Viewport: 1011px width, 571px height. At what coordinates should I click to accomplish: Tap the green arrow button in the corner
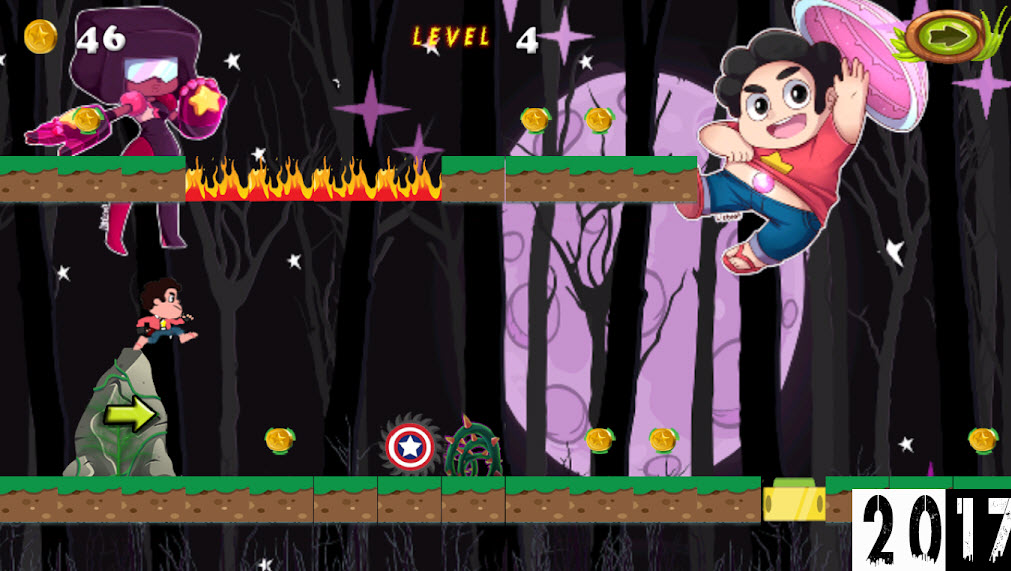pos(945,37)
